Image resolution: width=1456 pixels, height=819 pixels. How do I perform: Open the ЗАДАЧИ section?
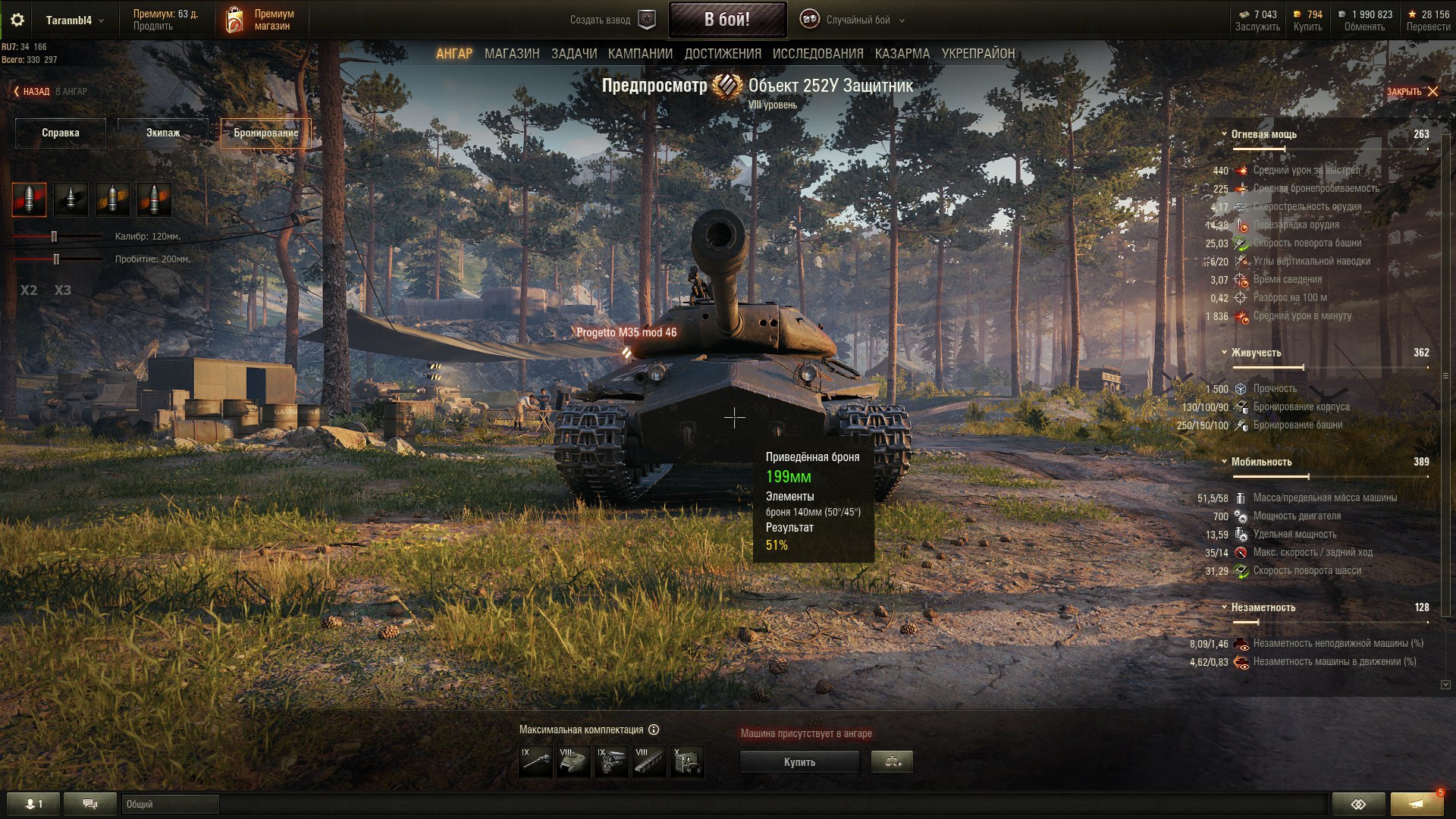click(573, 54)
